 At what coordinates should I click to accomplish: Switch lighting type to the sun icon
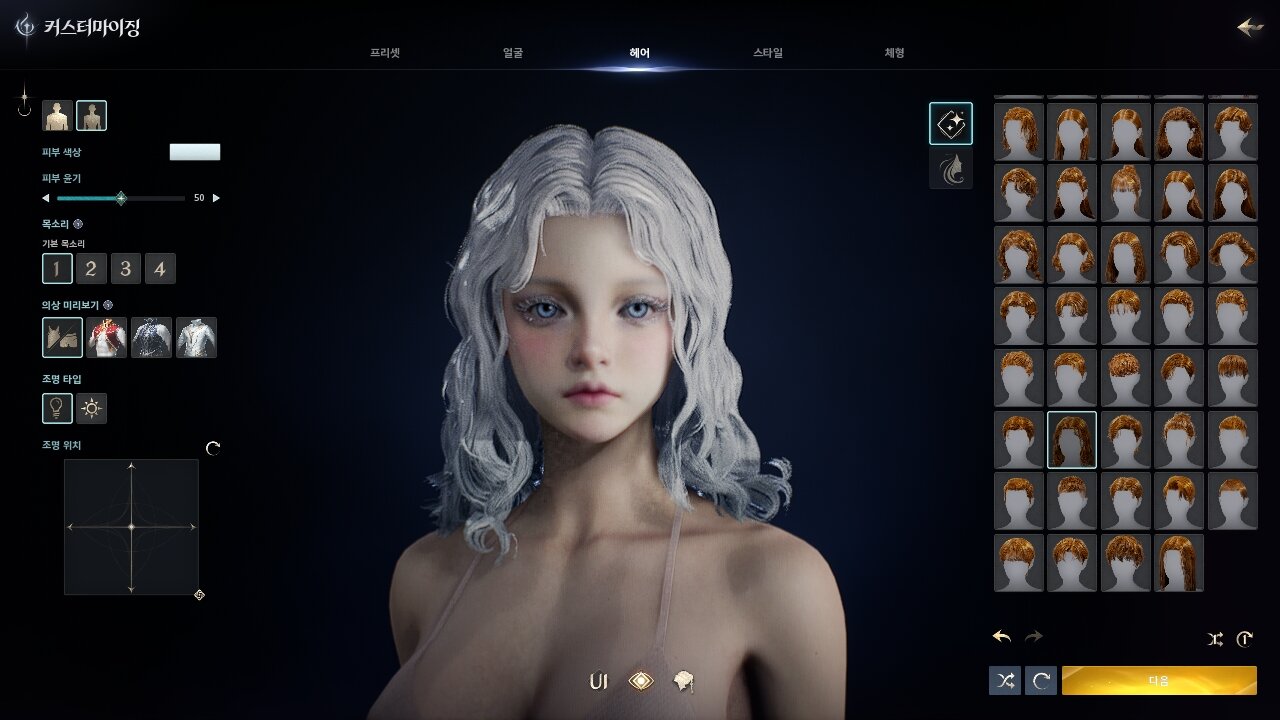(92, 408)
